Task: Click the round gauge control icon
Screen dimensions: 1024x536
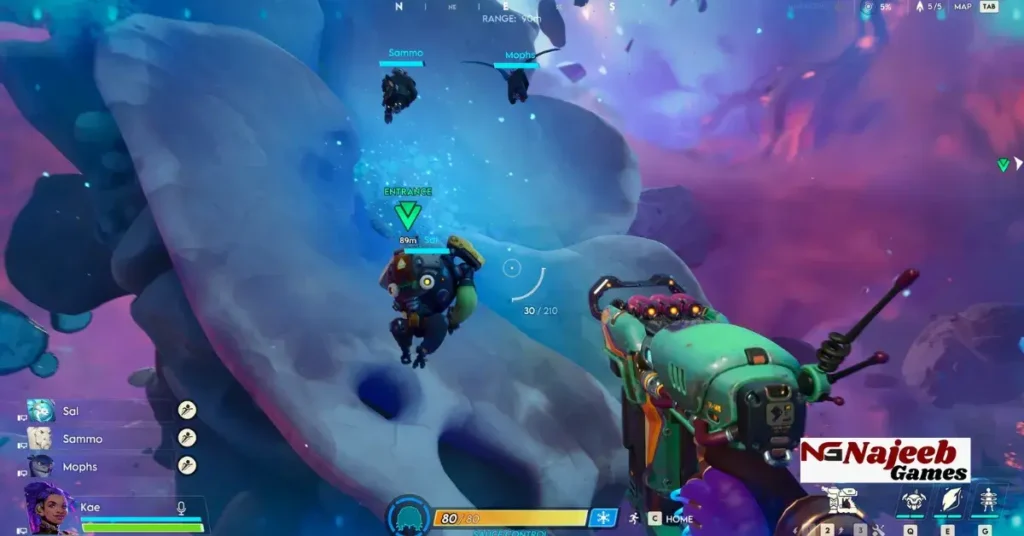Action: [x=408, y=516]
